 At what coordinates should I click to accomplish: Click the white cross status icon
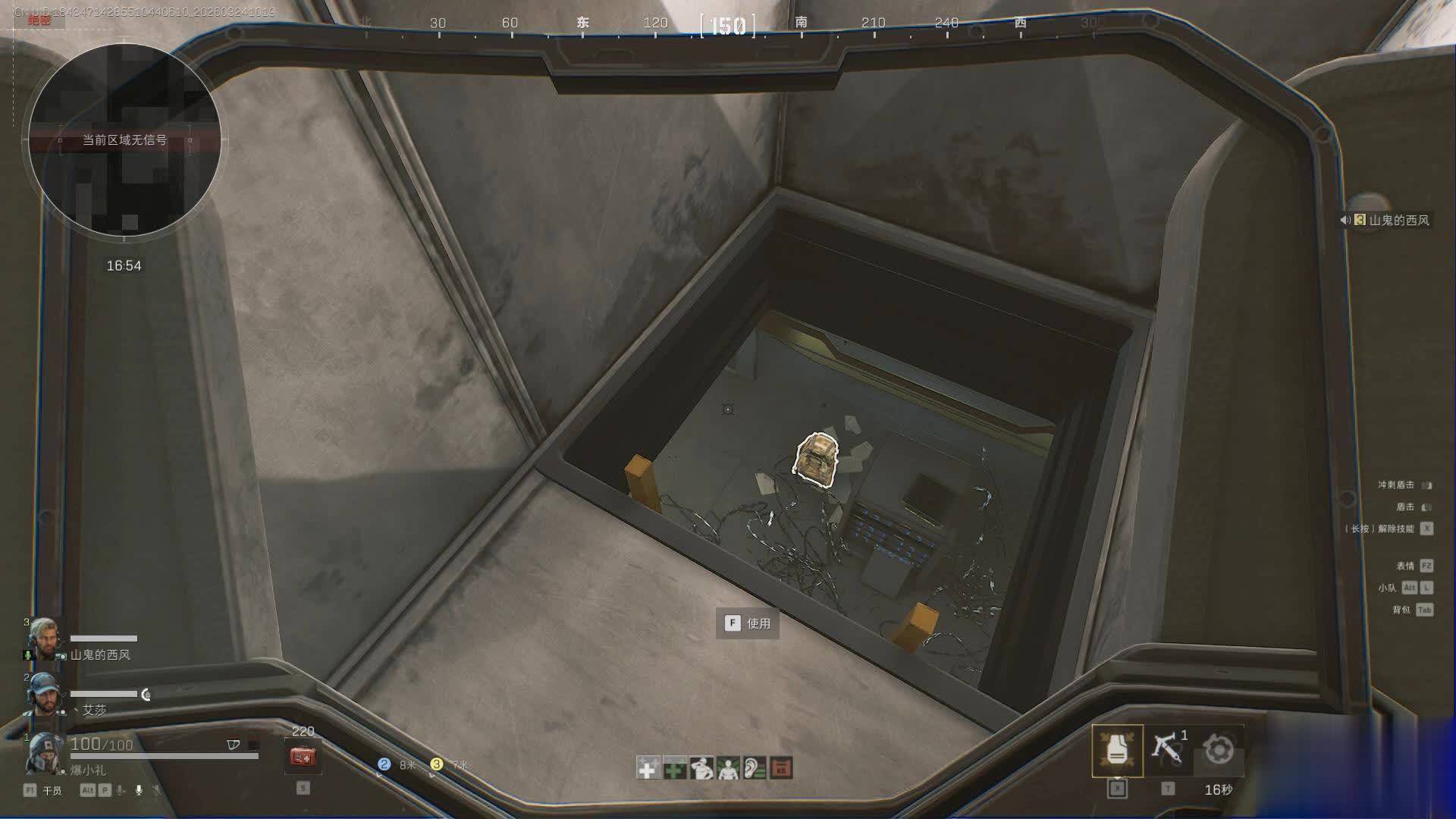648,768
